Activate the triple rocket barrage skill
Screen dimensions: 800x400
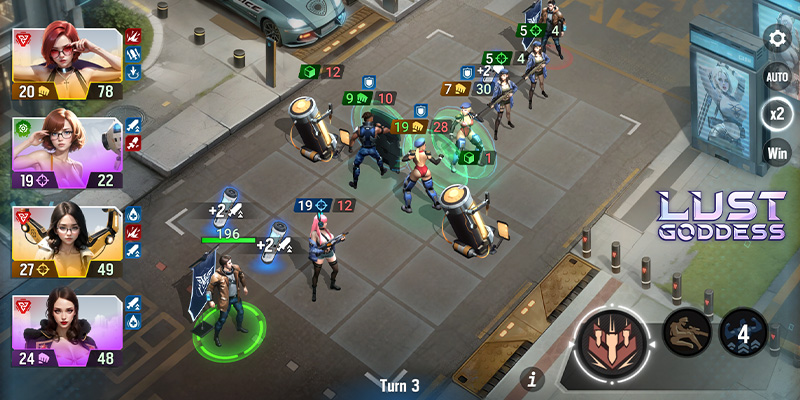coord(612,341)
